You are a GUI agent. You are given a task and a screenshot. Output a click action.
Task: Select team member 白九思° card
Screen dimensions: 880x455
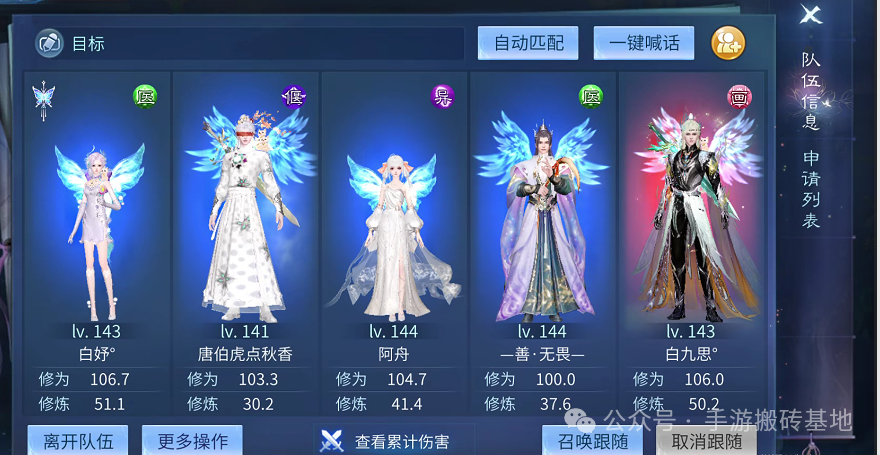[x=691, y=220]
